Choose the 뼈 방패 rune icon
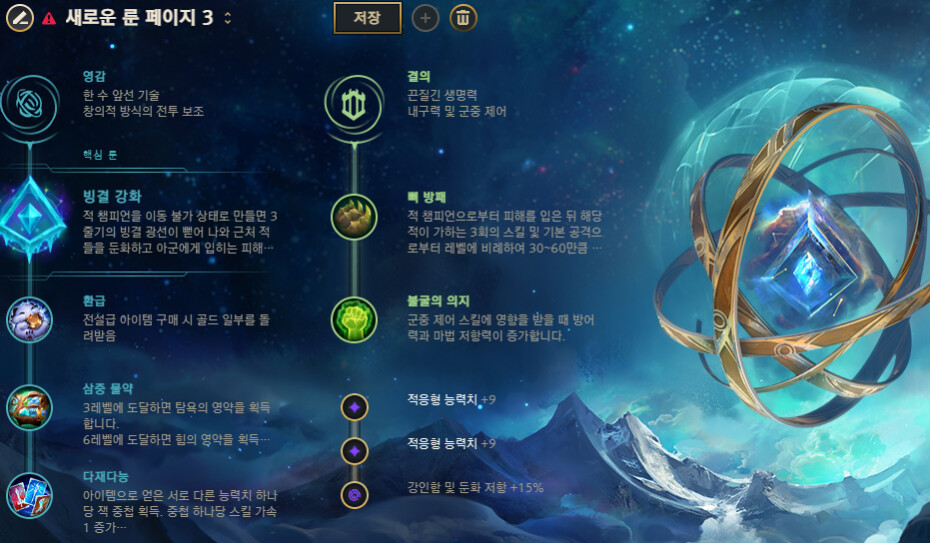Image resolution: width=930 pixels, height=543 pixels. [354, 217]
